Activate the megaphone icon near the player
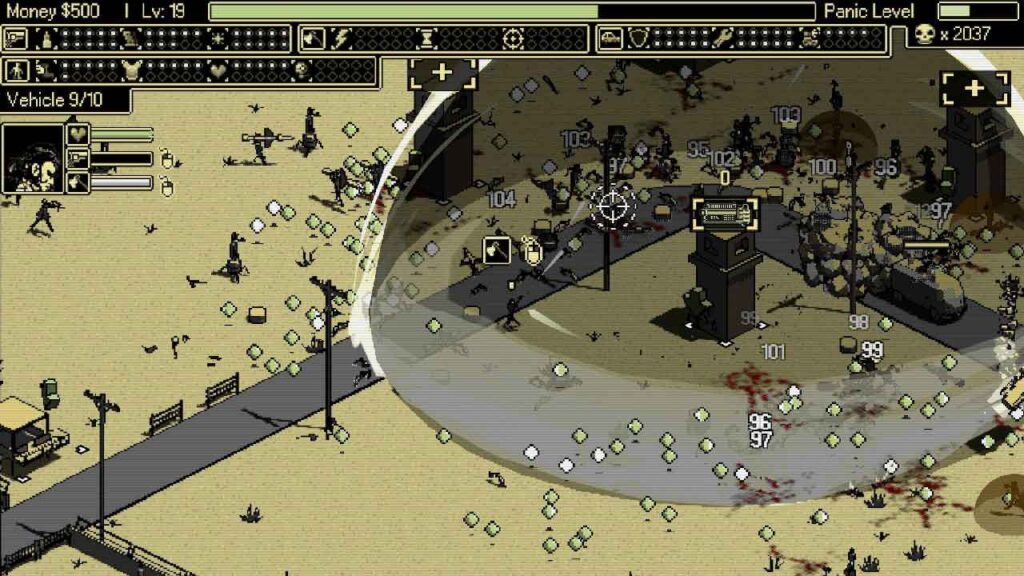Image resolution: width=1024 pixels, height=576 pixels. (x=497, y=250)
